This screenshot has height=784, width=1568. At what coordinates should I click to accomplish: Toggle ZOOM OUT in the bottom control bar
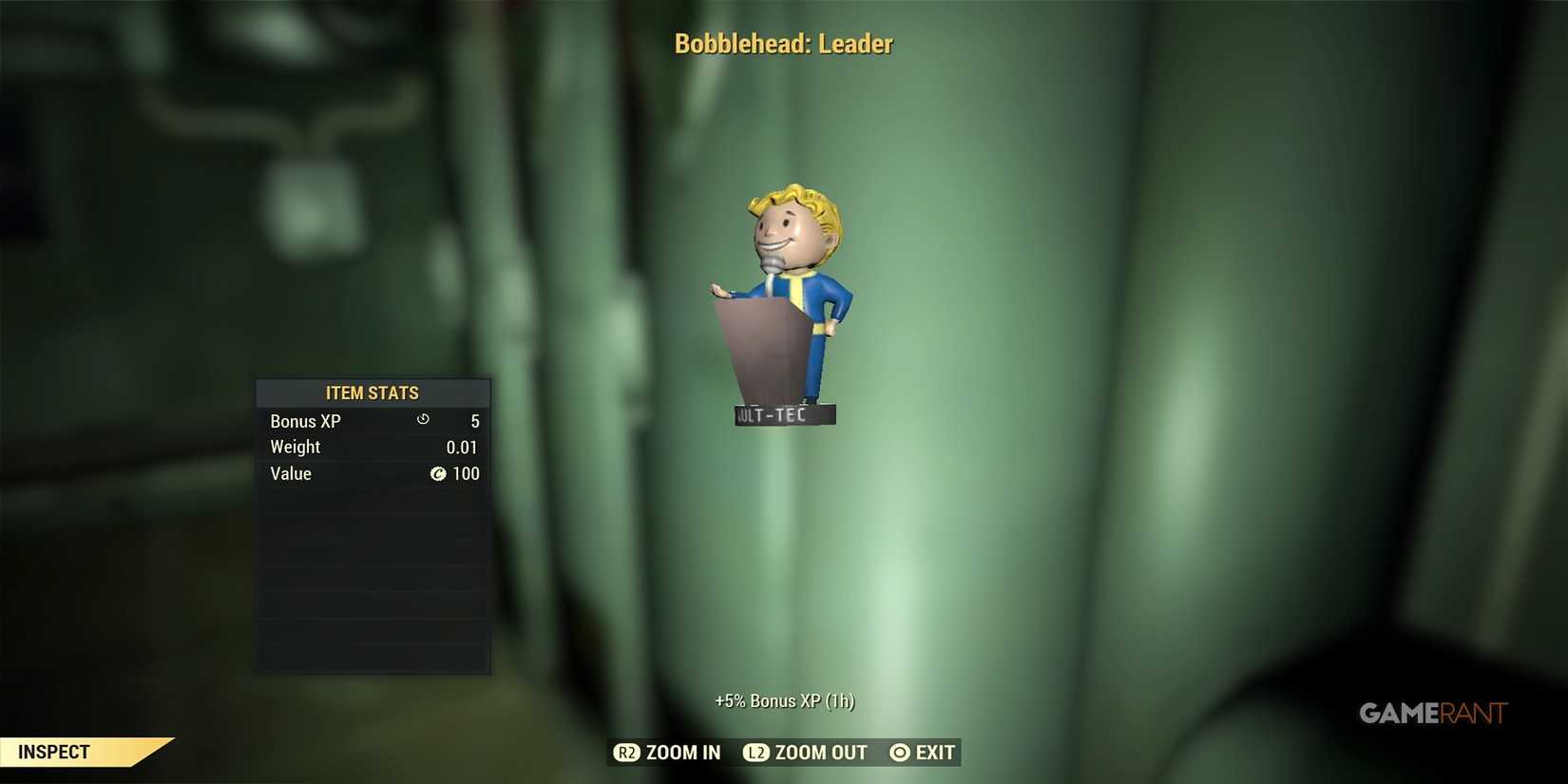(819, 752)
